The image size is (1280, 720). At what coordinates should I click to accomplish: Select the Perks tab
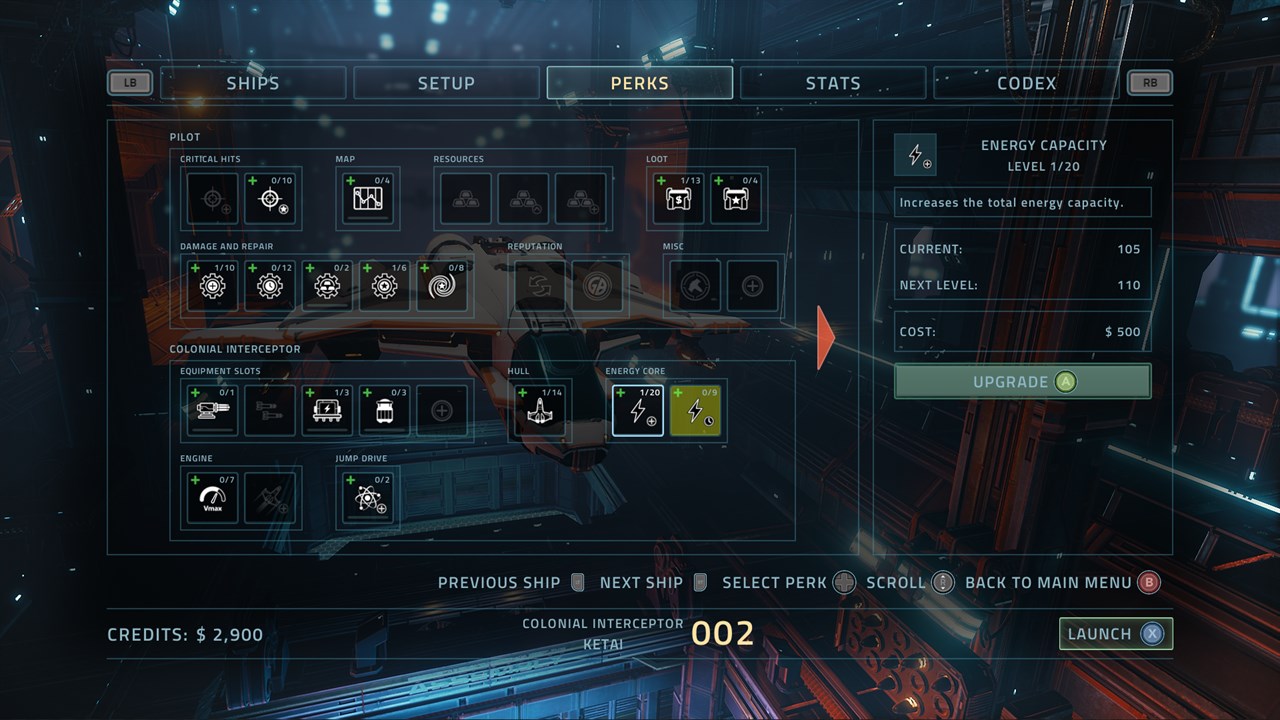639,83
